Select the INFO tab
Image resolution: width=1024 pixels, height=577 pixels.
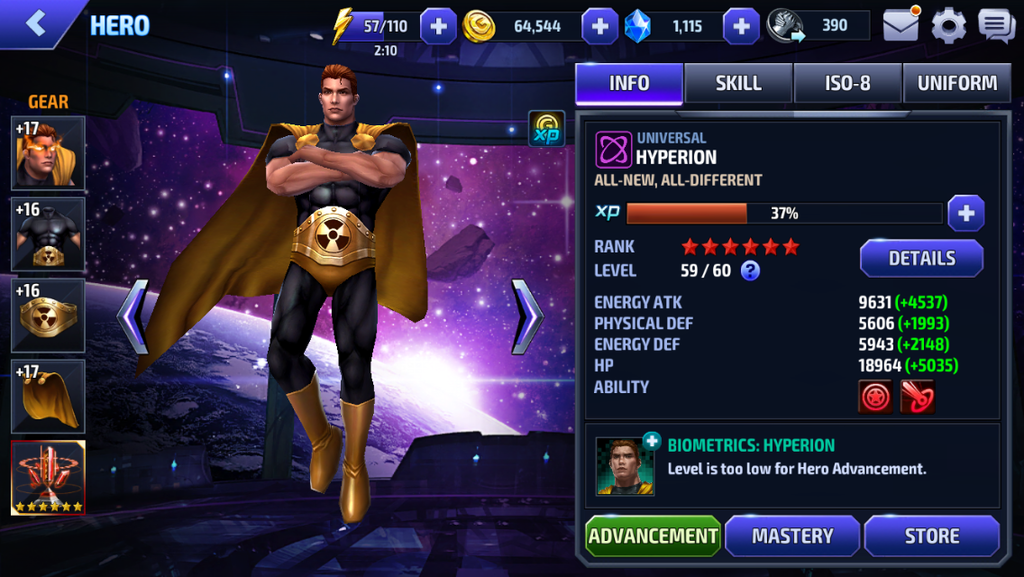[629, 83]
